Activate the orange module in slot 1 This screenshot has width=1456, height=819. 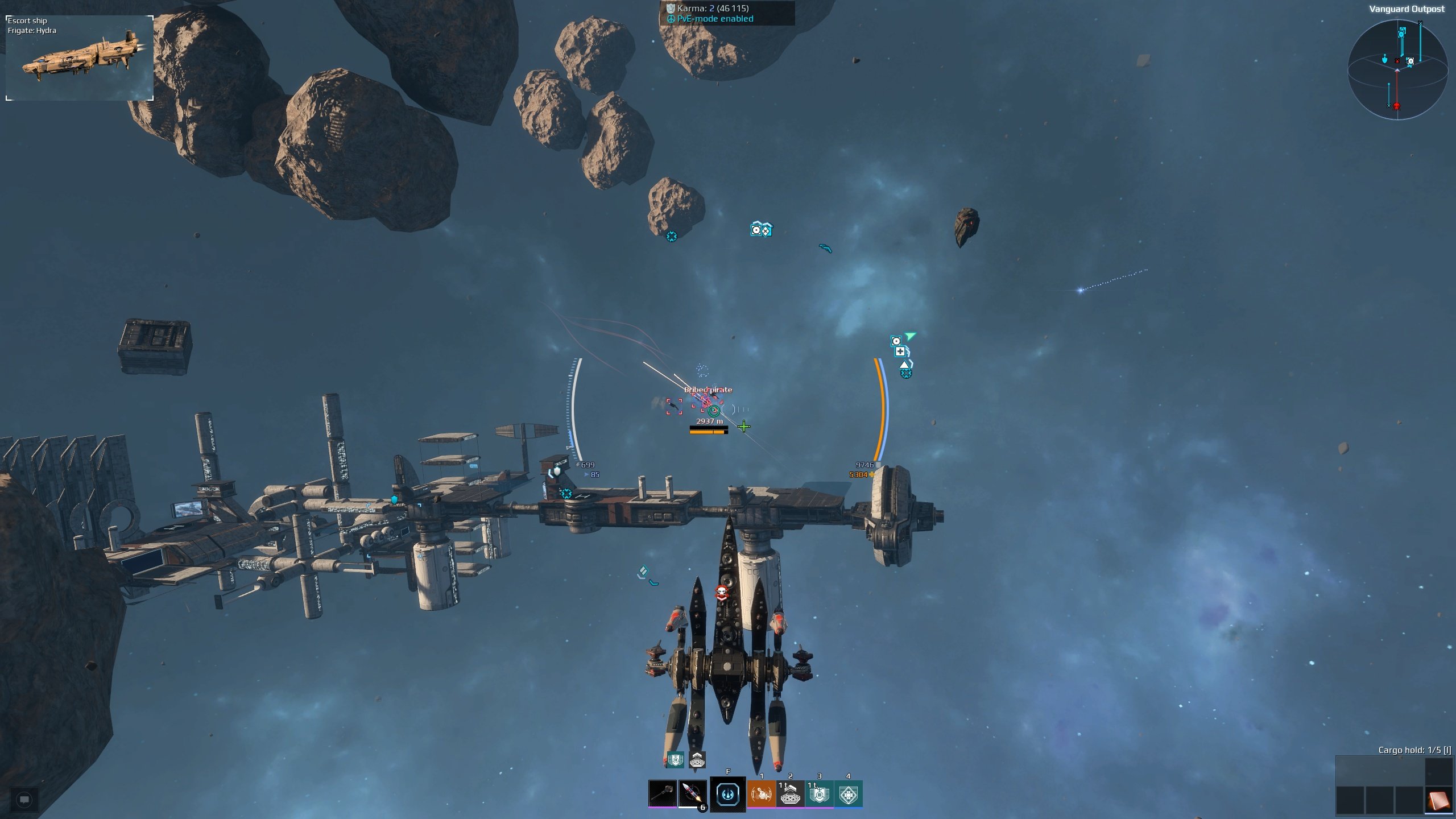point(761,793)
